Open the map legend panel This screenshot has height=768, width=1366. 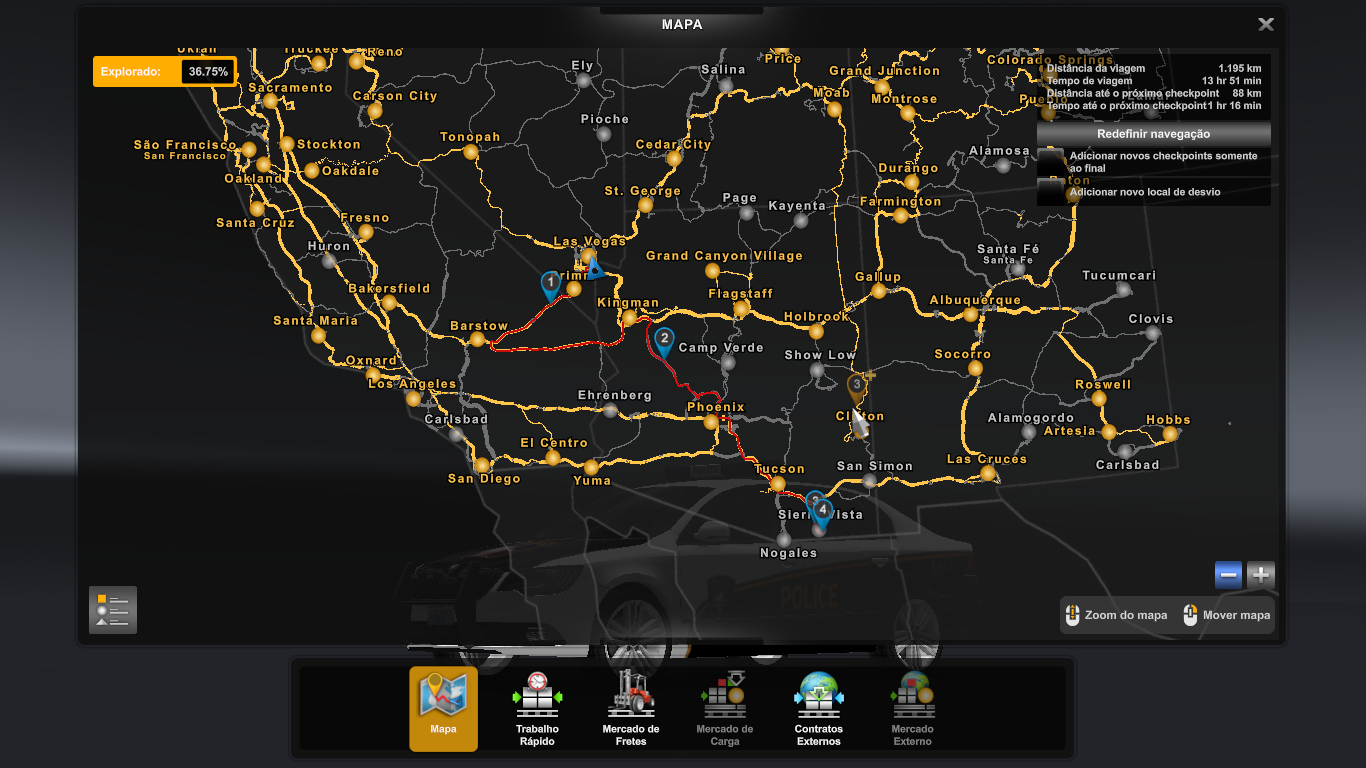coord(111,610)
